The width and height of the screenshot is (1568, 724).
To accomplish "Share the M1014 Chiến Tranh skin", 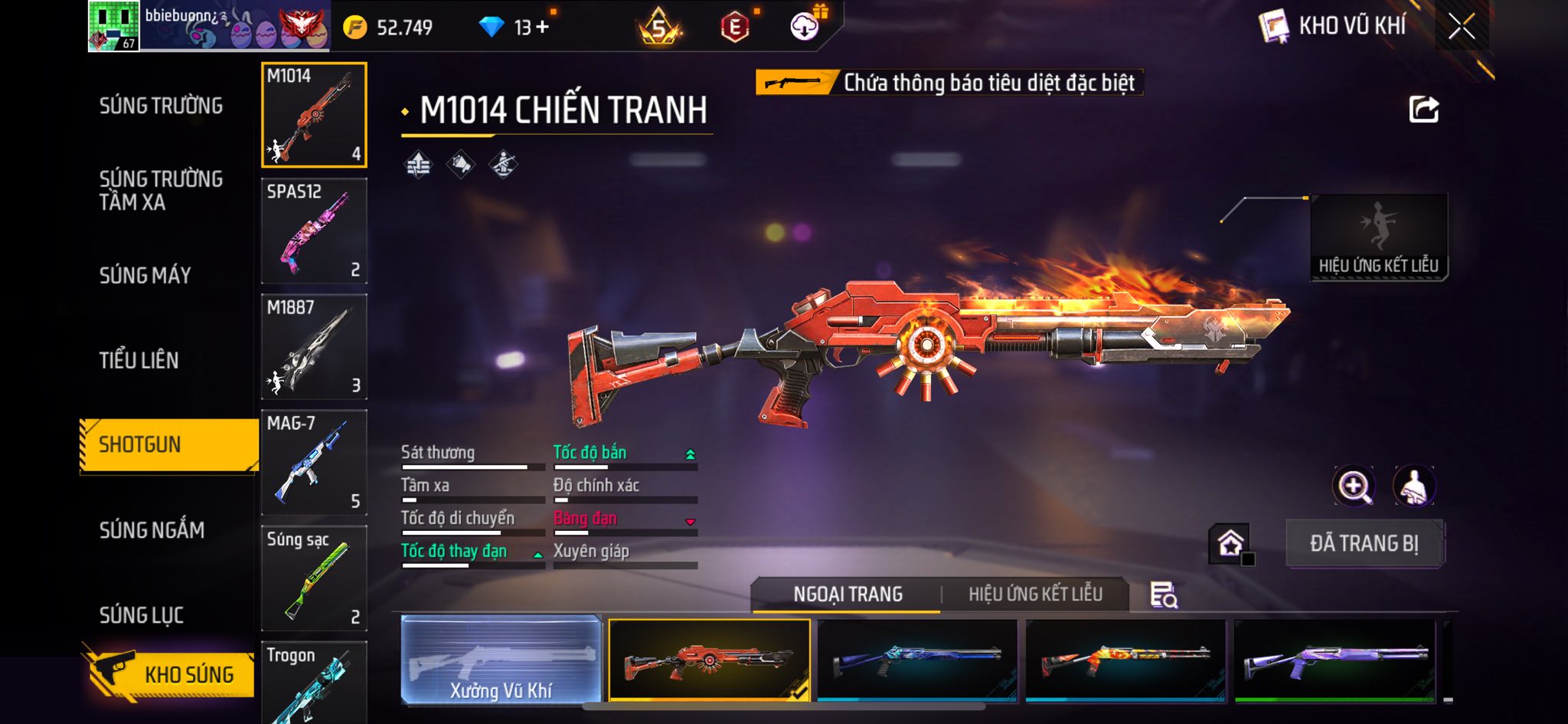I will pyautogui.click(x=1423, y=110).
